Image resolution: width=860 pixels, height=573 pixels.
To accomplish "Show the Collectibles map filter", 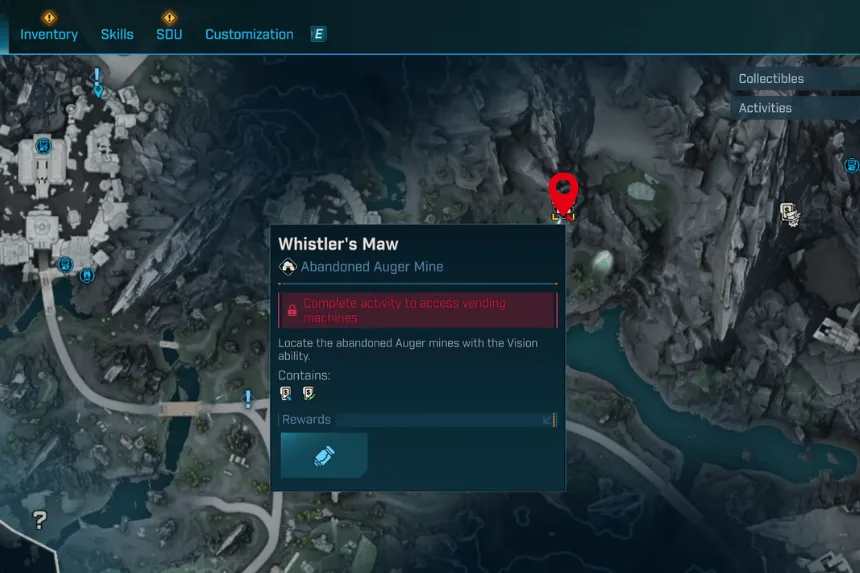I will pos(771,79).
